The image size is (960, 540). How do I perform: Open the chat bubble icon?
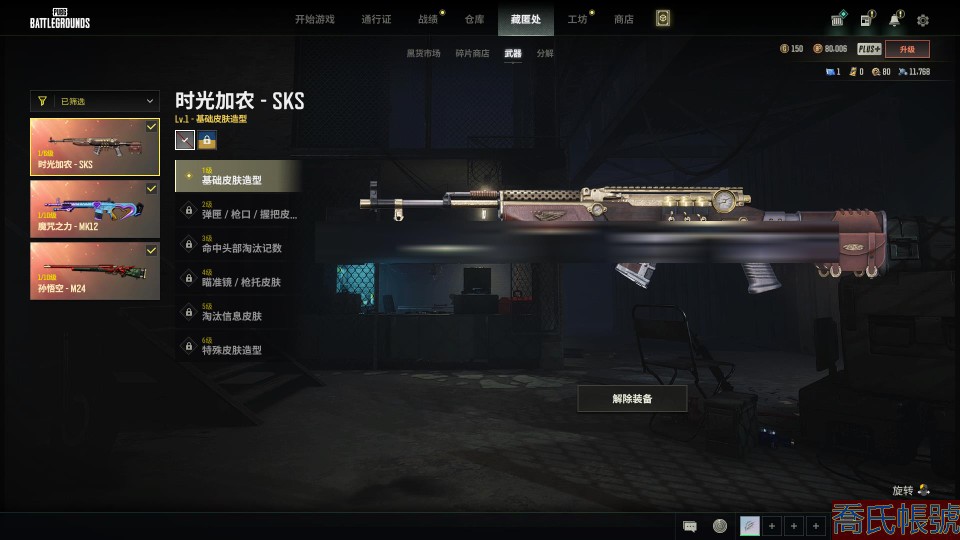[x=690, y=526]
